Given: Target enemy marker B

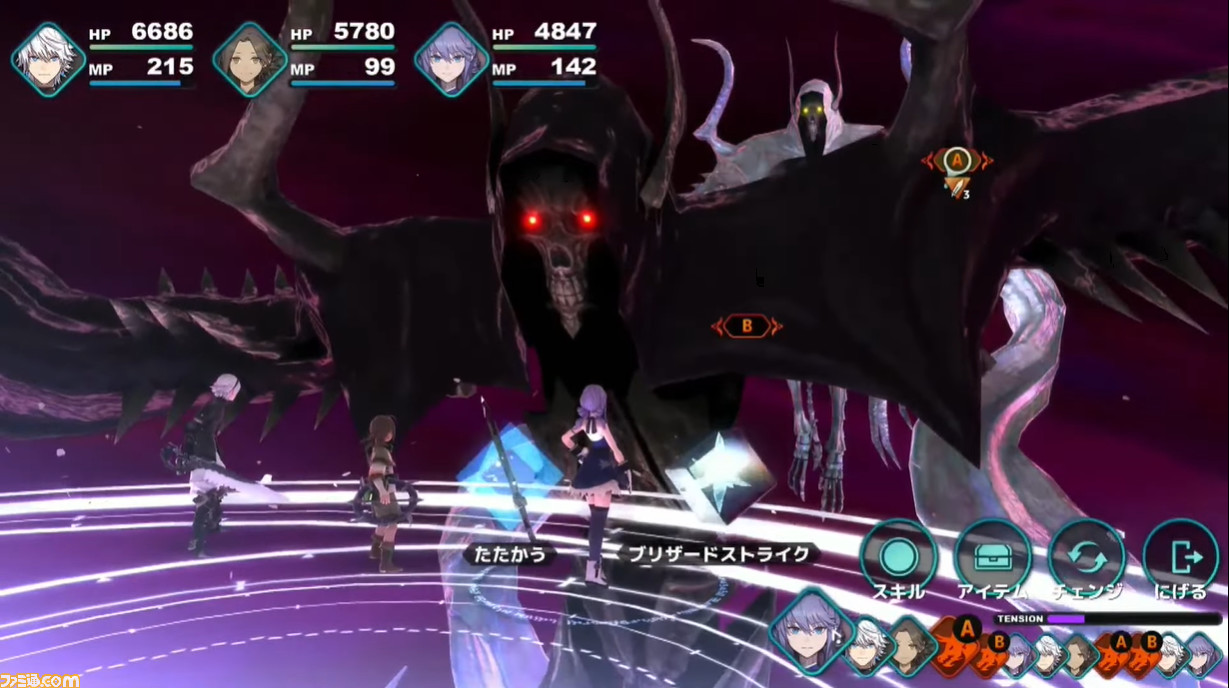Looking at the screenshot, I should click(746, 326).
